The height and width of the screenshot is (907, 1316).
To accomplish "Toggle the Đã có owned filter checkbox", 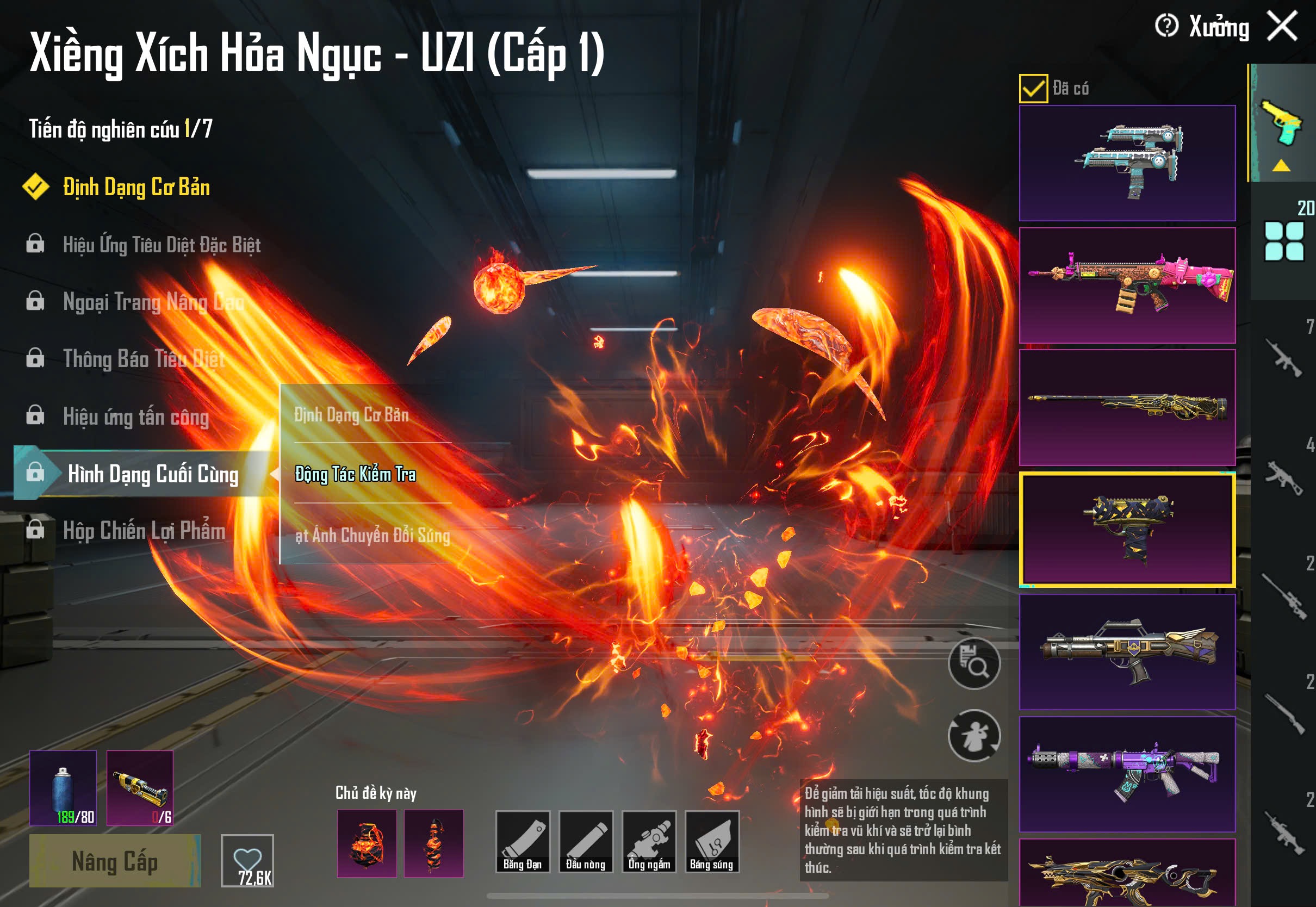I will coord(1033,89).
